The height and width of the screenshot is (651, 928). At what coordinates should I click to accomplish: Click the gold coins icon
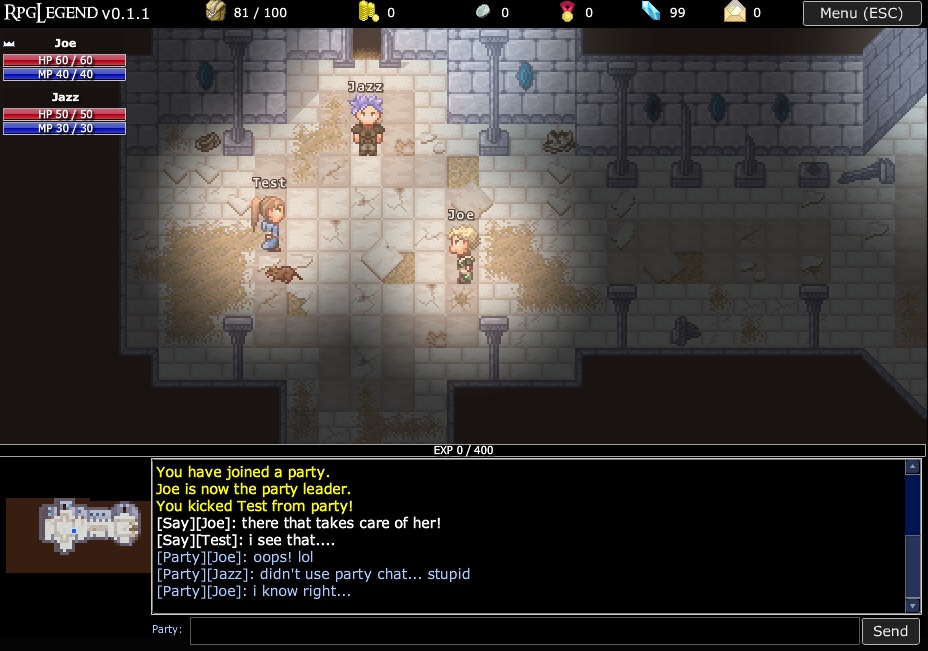point(369,13)
